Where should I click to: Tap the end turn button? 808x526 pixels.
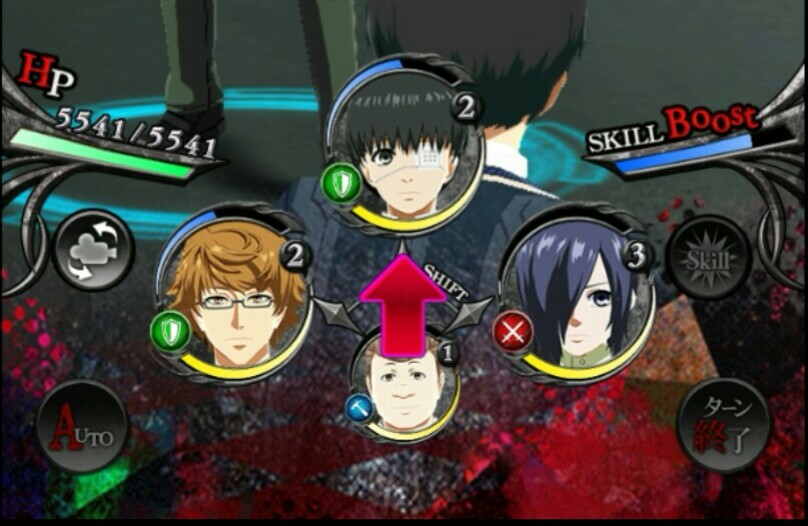tap(723, 426)
